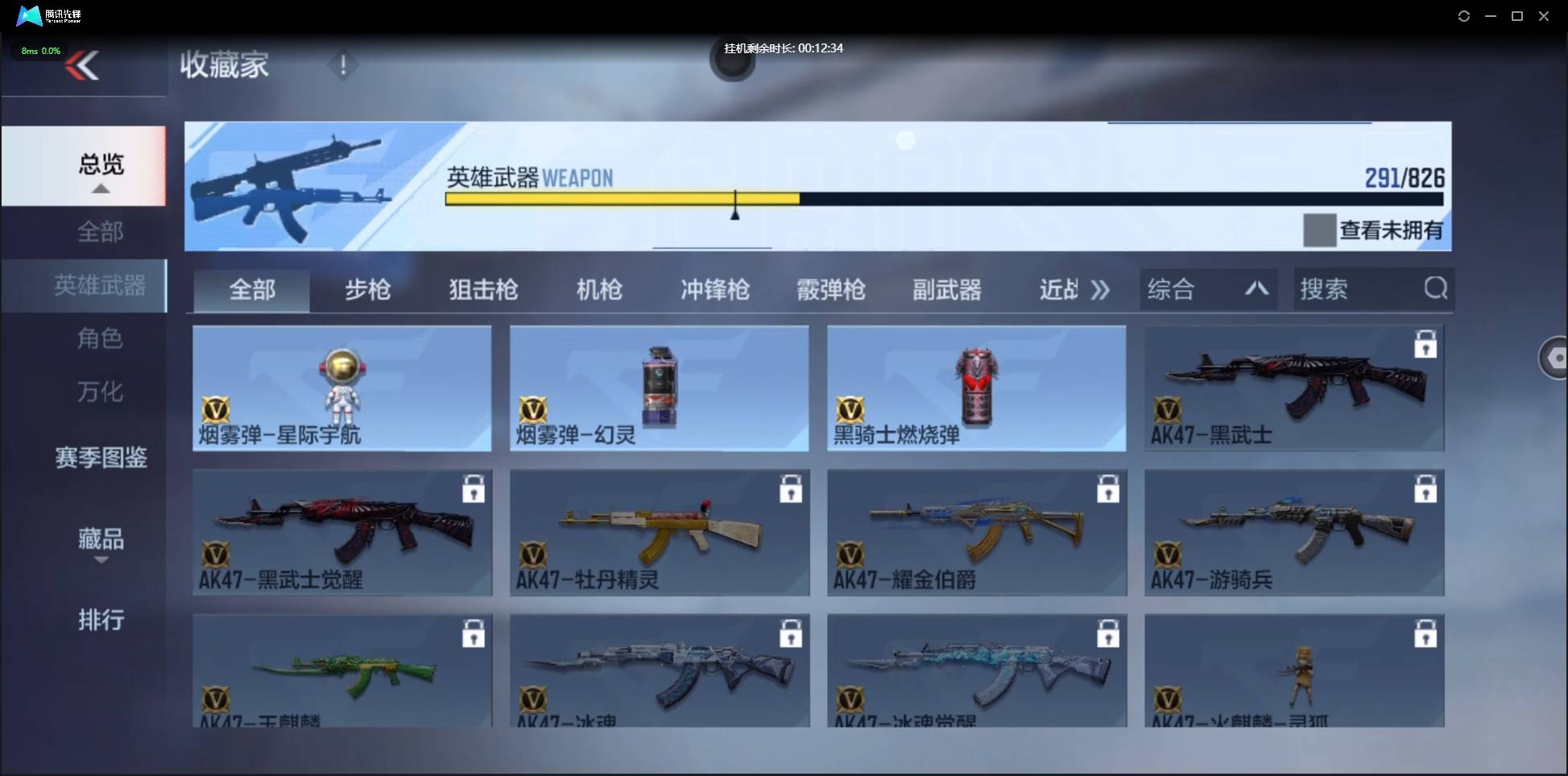This screenshot has width=1568, height=776.
Task: Toggle the lock on AK47-冰魄
Action: pos(792,634)
